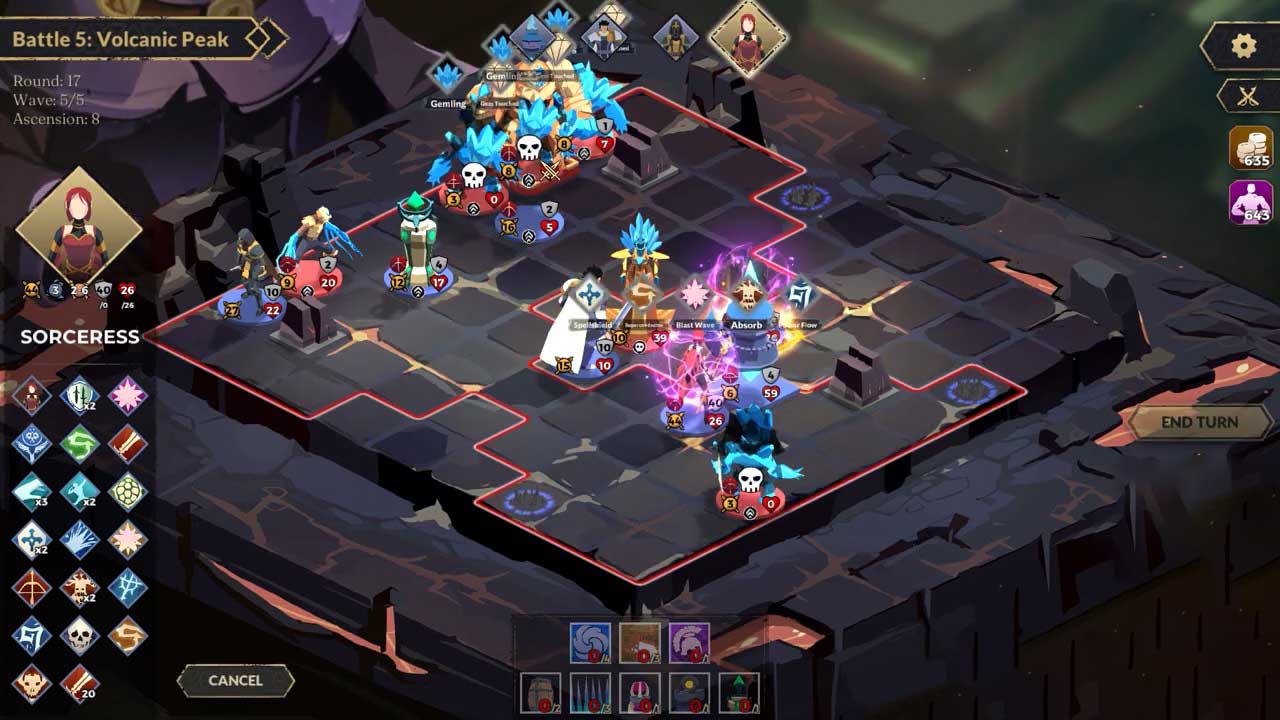This screenshot has height=720, width=1280.
Task: Activate the bow and arrow ability
Action: 31,587
